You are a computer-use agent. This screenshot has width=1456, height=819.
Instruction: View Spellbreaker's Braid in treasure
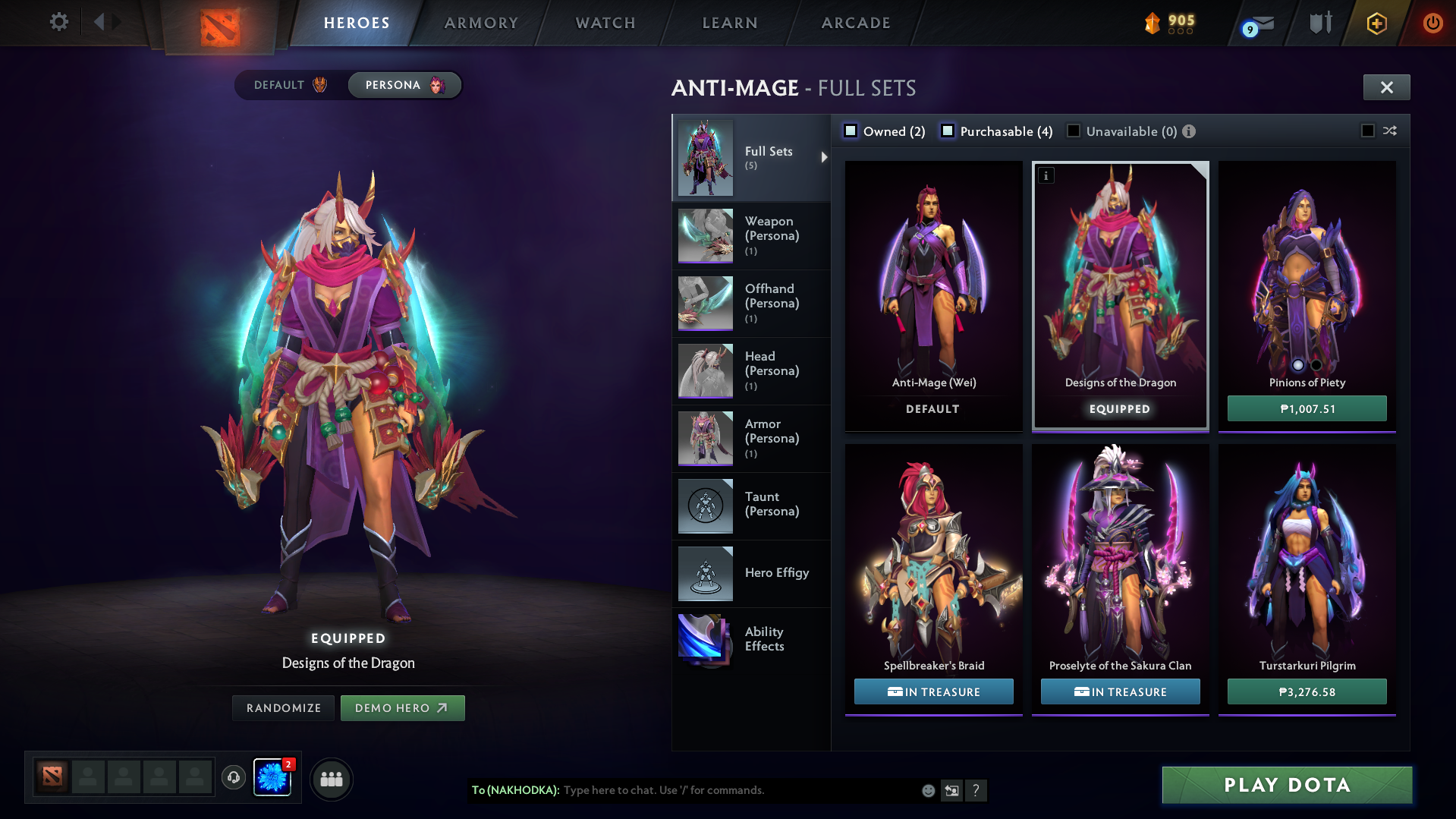click(933, 691)
